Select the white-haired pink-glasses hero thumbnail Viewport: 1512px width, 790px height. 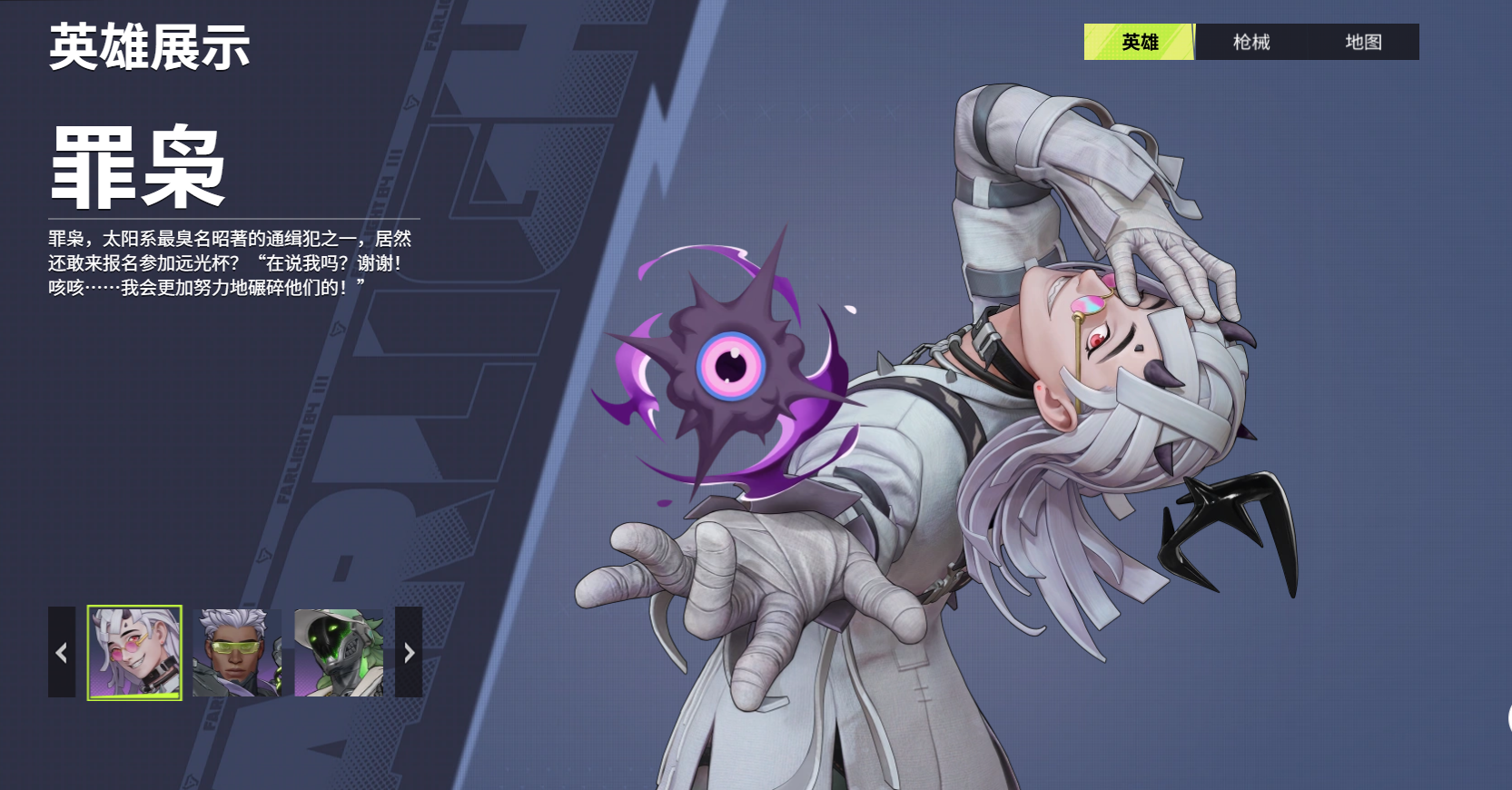134,652
